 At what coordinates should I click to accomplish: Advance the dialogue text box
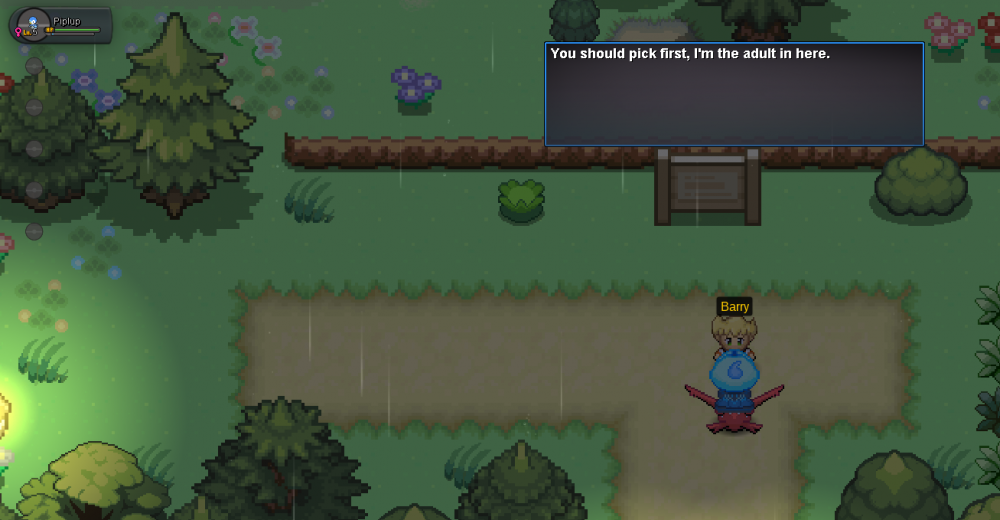733,95
